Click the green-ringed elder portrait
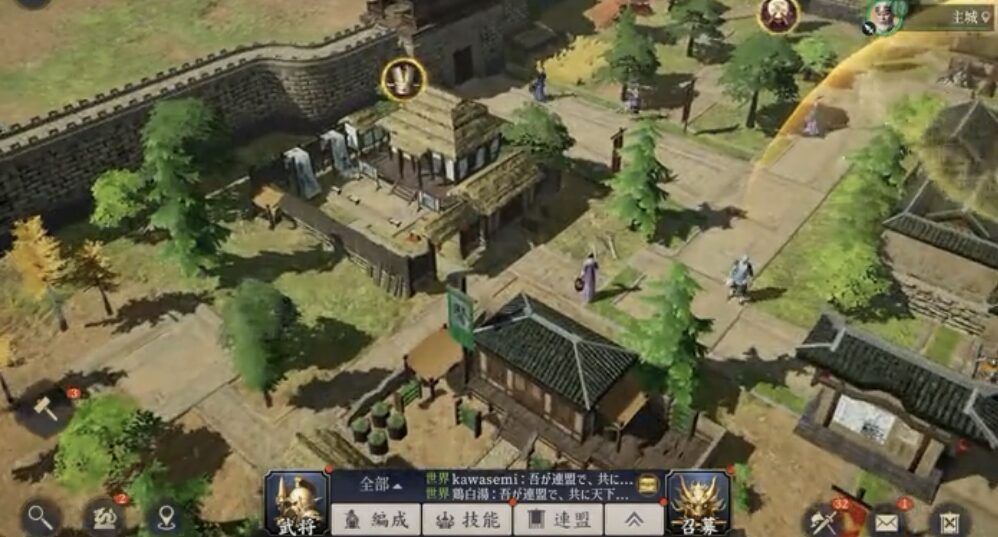Screen dimensions: 998x537 coord(882,14)
